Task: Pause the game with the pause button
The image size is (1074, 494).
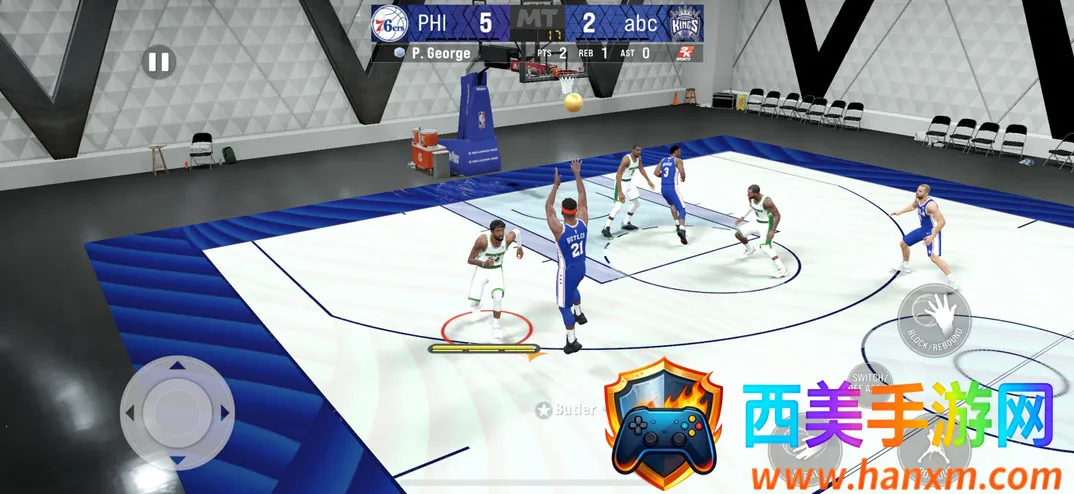Action: [158, 63]
